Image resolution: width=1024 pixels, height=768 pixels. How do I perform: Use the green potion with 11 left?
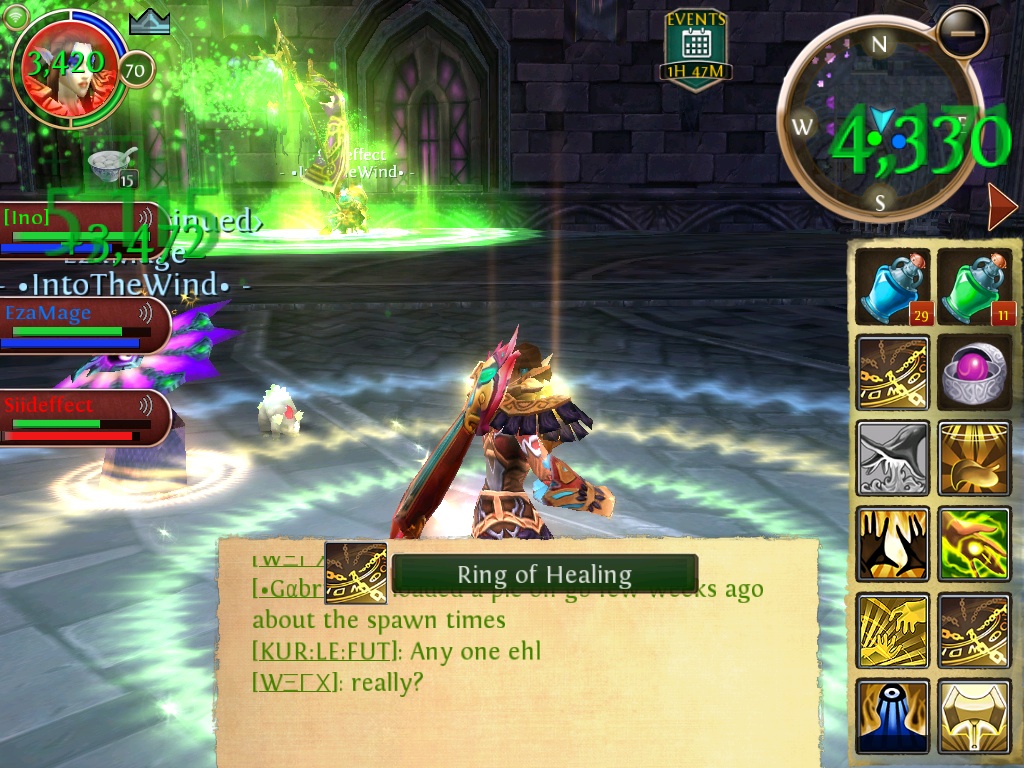(x=975, y=286)
